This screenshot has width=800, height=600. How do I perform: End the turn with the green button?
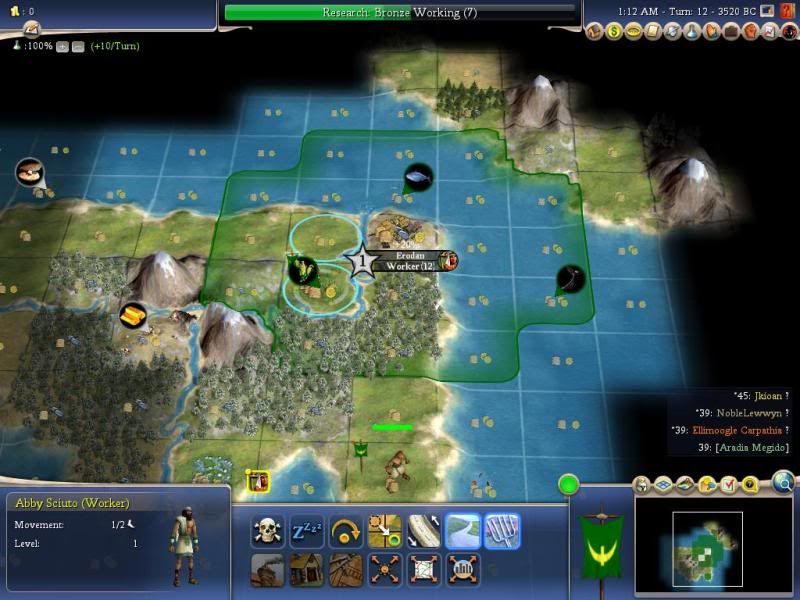(569, 486)
